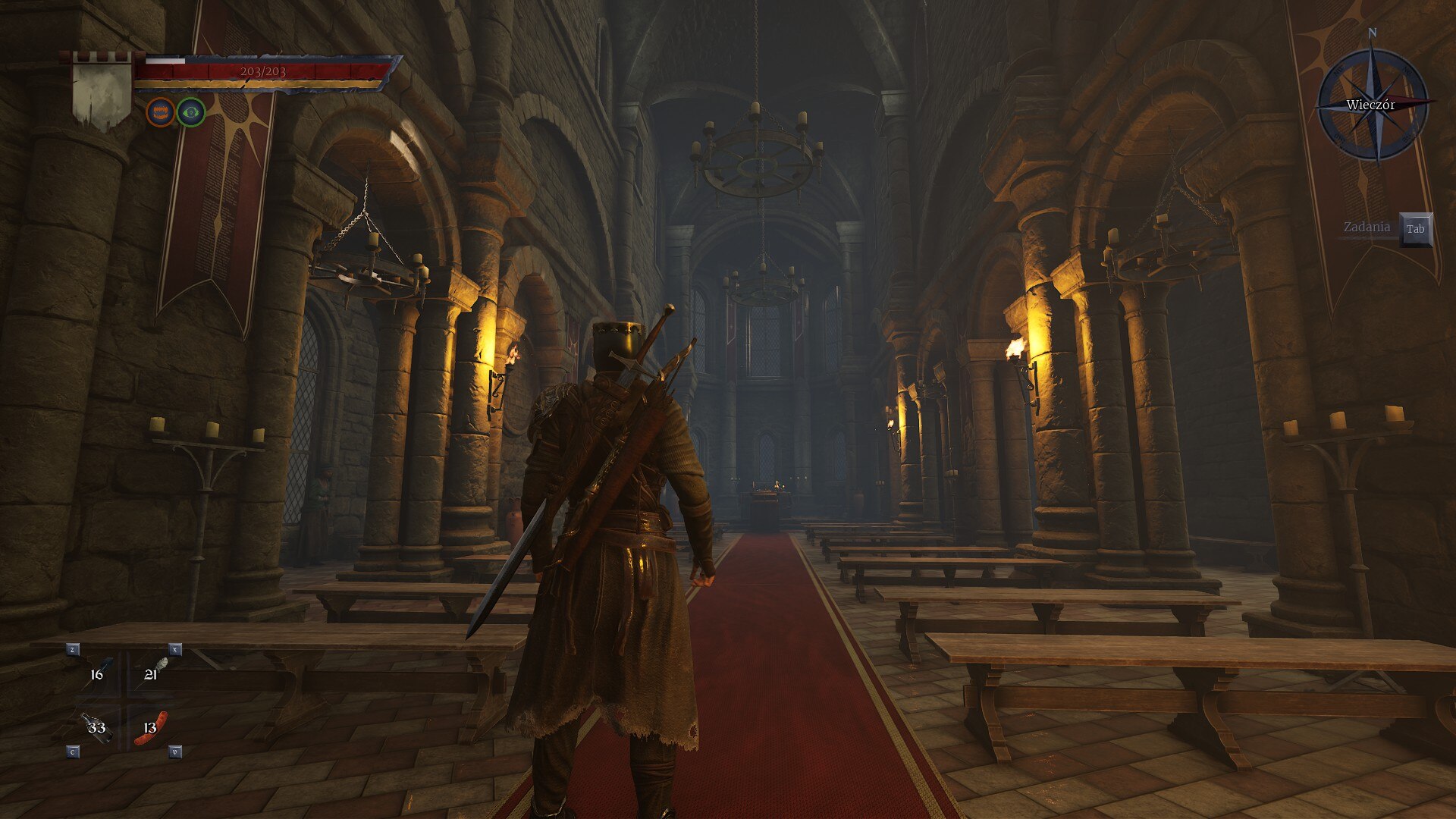Click the orange fanged-jaw status icon
Viewport: 1456px width, 819px height.
[x=160, y=112]
